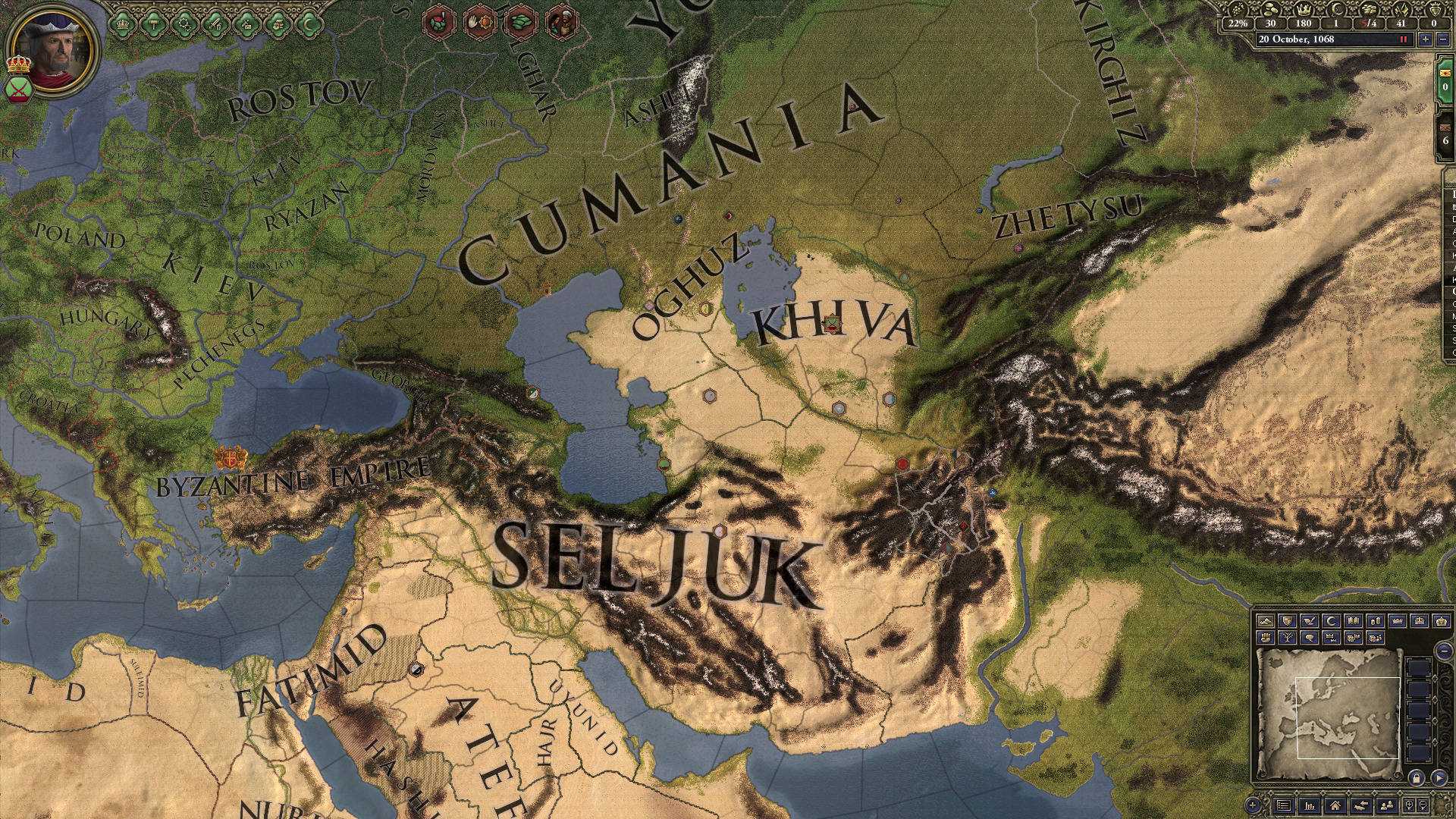
Task: Open the religion menu via the temple icon
Action: click(154, 23)
